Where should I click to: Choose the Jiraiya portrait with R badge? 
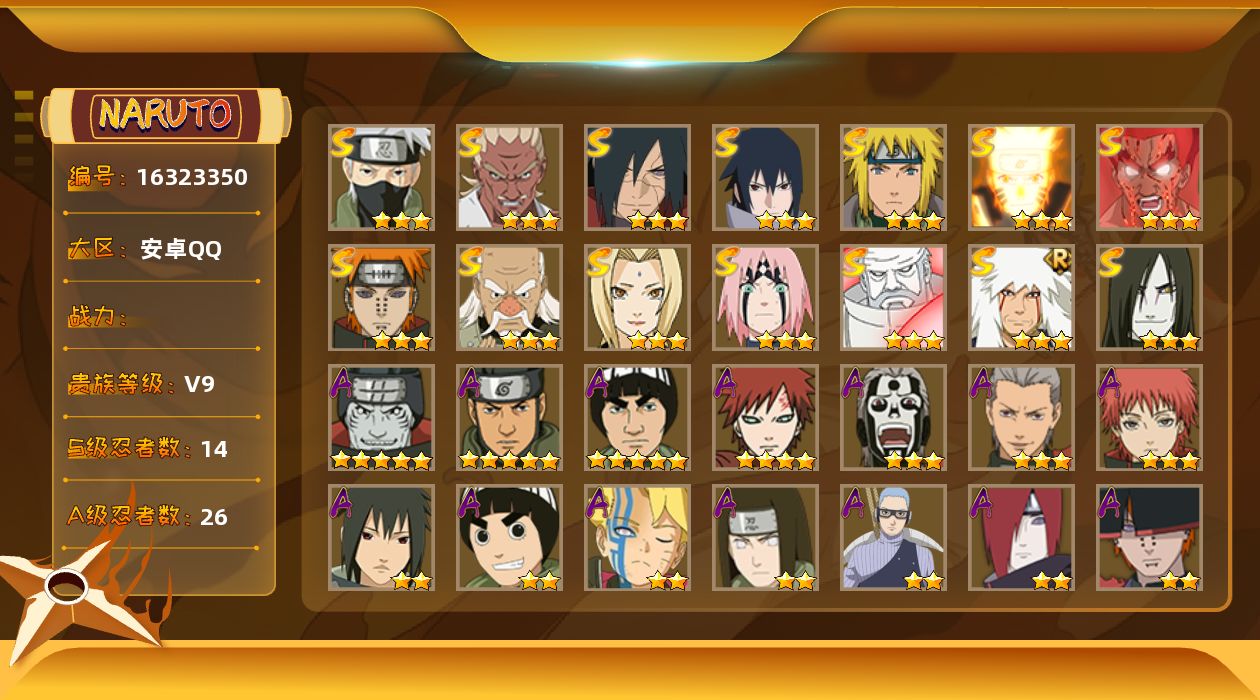1021,297
